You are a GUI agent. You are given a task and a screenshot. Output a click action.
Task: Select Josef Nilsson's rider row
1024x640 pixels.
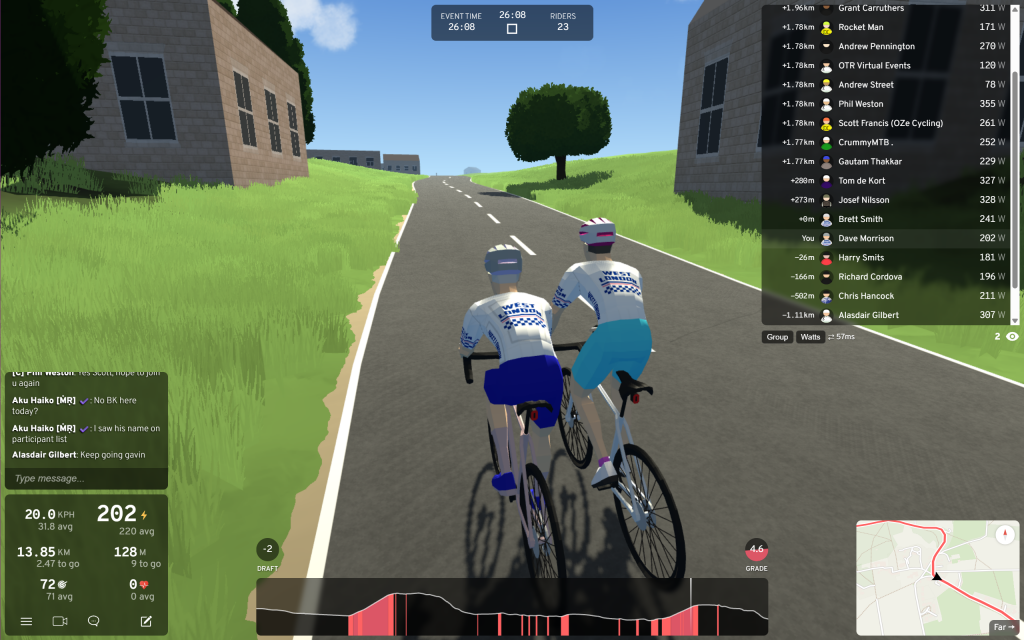pyautogui.click(x=863, y=200)
